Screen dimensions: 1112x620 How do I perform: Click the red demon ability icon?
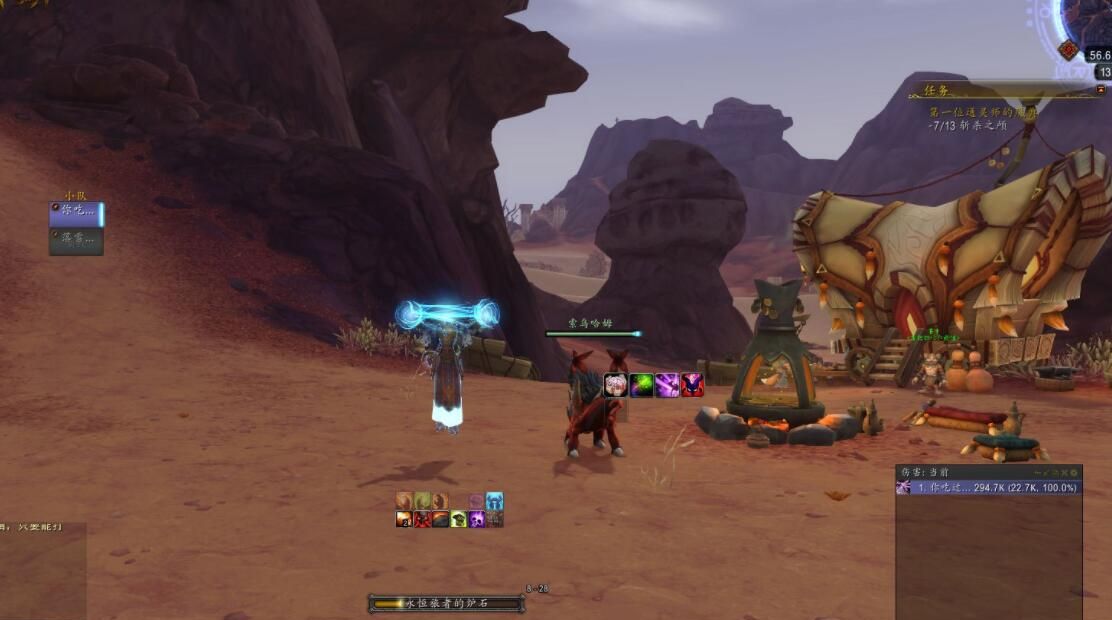coord(423,519)
